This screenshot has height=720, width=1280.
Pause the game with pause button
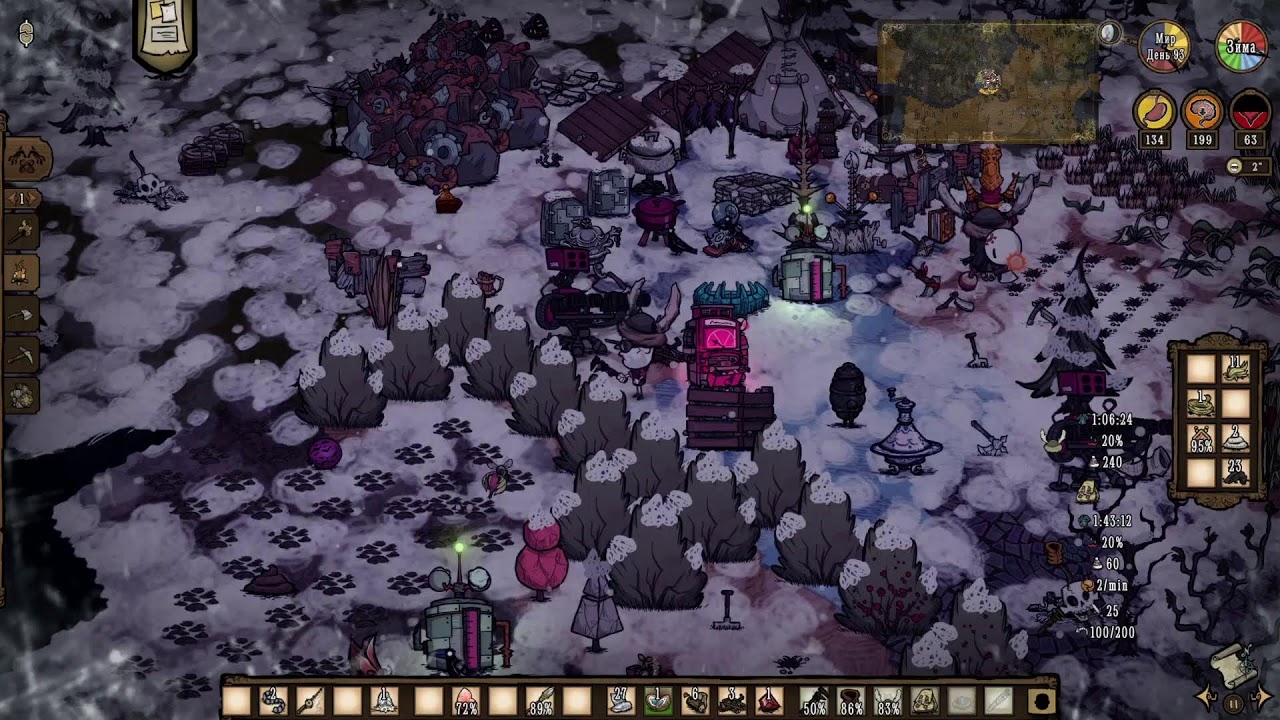1234,703
